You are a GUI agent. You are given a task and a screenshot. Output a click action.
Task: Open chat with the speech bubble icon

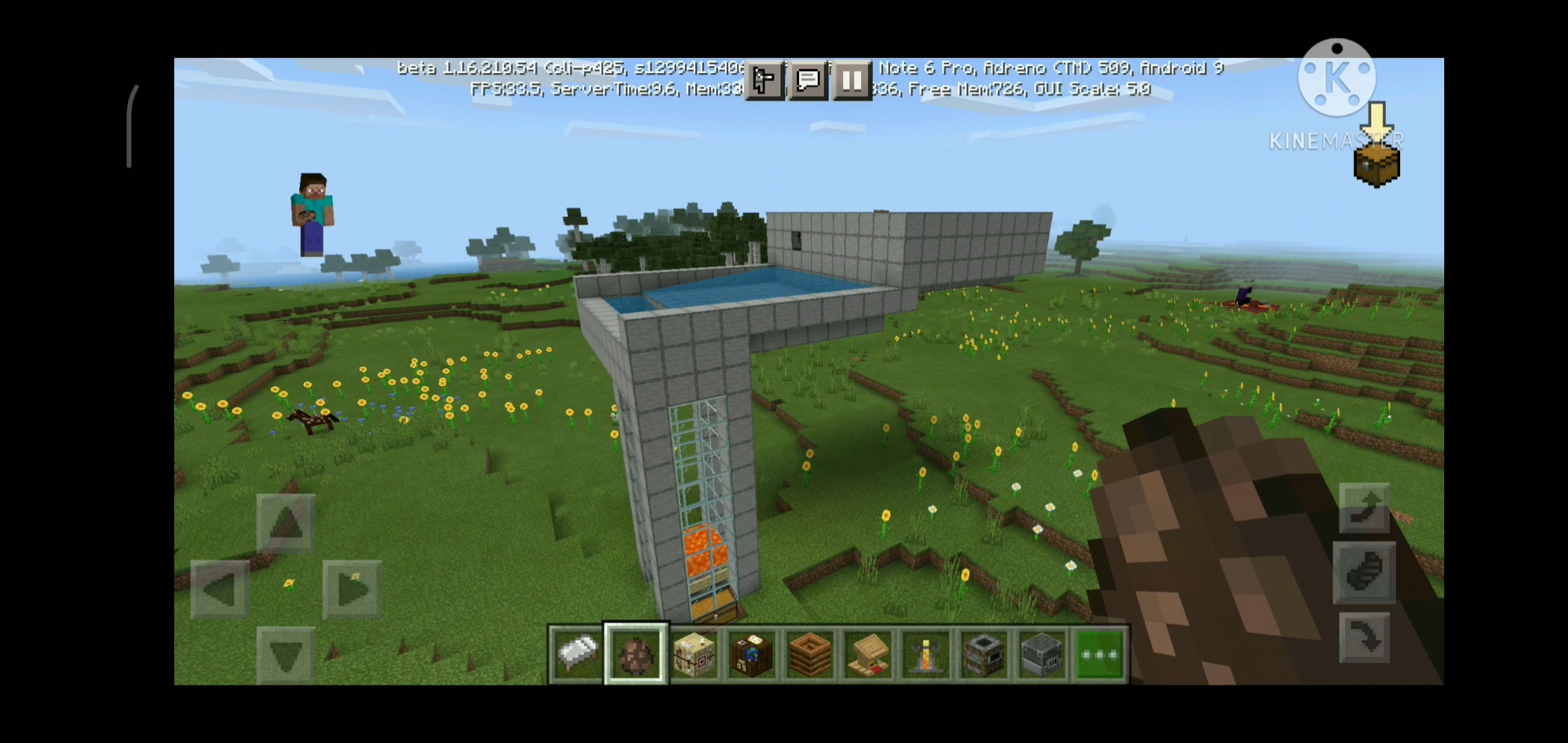pos(808,80)
